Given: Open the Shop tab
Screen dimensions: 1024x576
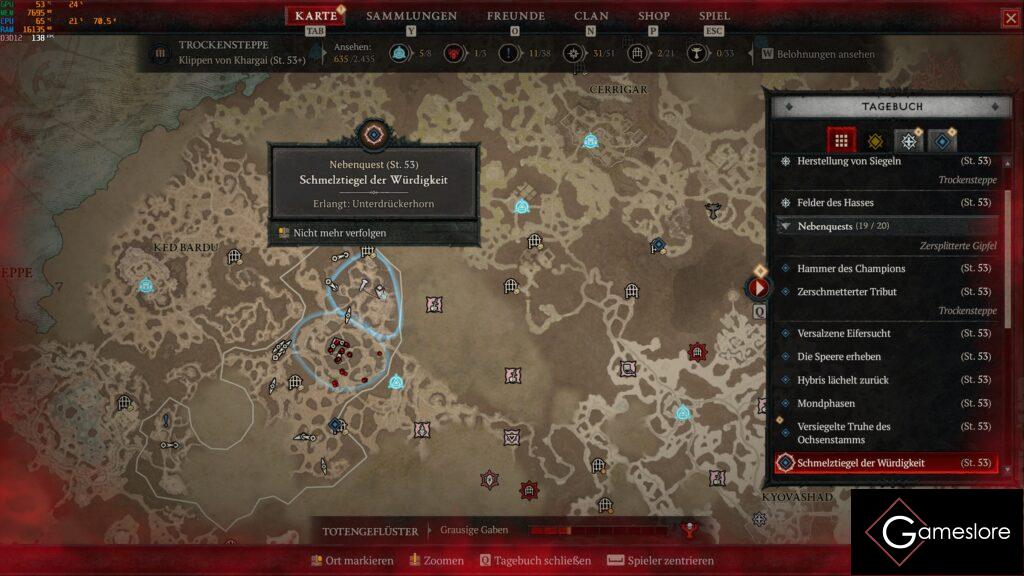Looking at the screenshot, I should tap(654, 16).
